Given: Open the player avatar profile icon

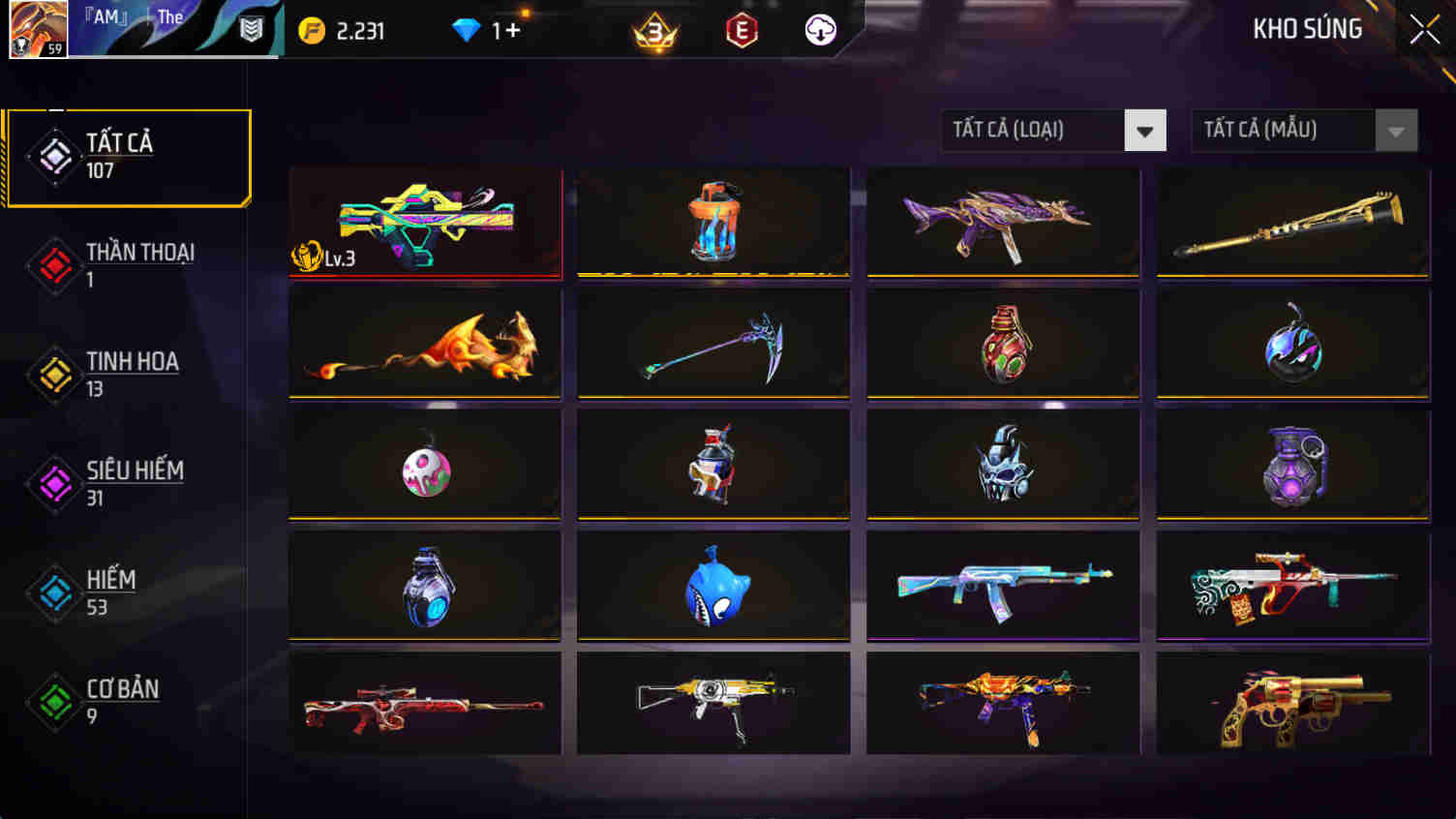Looking at the screenshot, I should 37,29.
